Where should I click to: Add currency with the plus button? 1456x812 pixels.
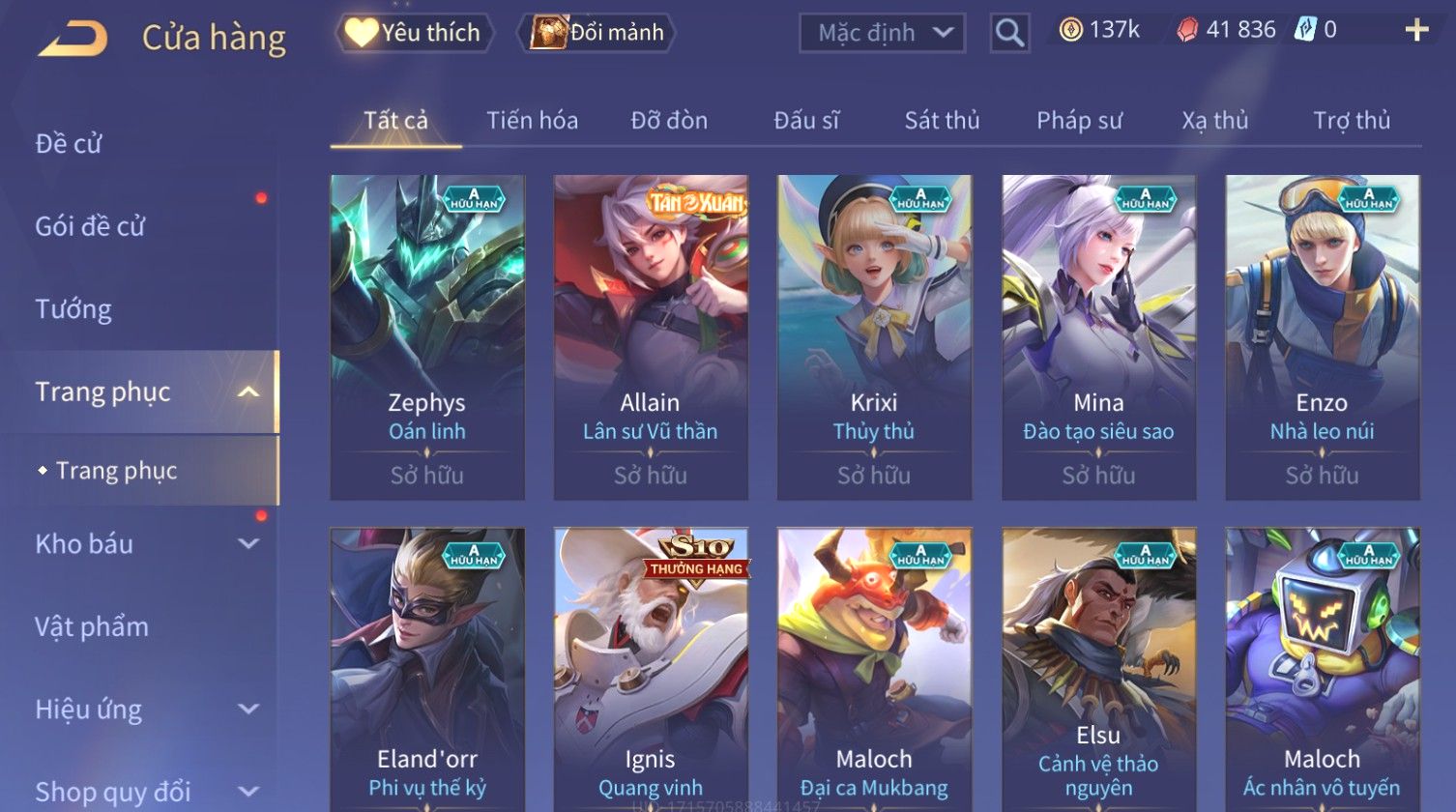pyautogui.click(x=1416, y=31)
